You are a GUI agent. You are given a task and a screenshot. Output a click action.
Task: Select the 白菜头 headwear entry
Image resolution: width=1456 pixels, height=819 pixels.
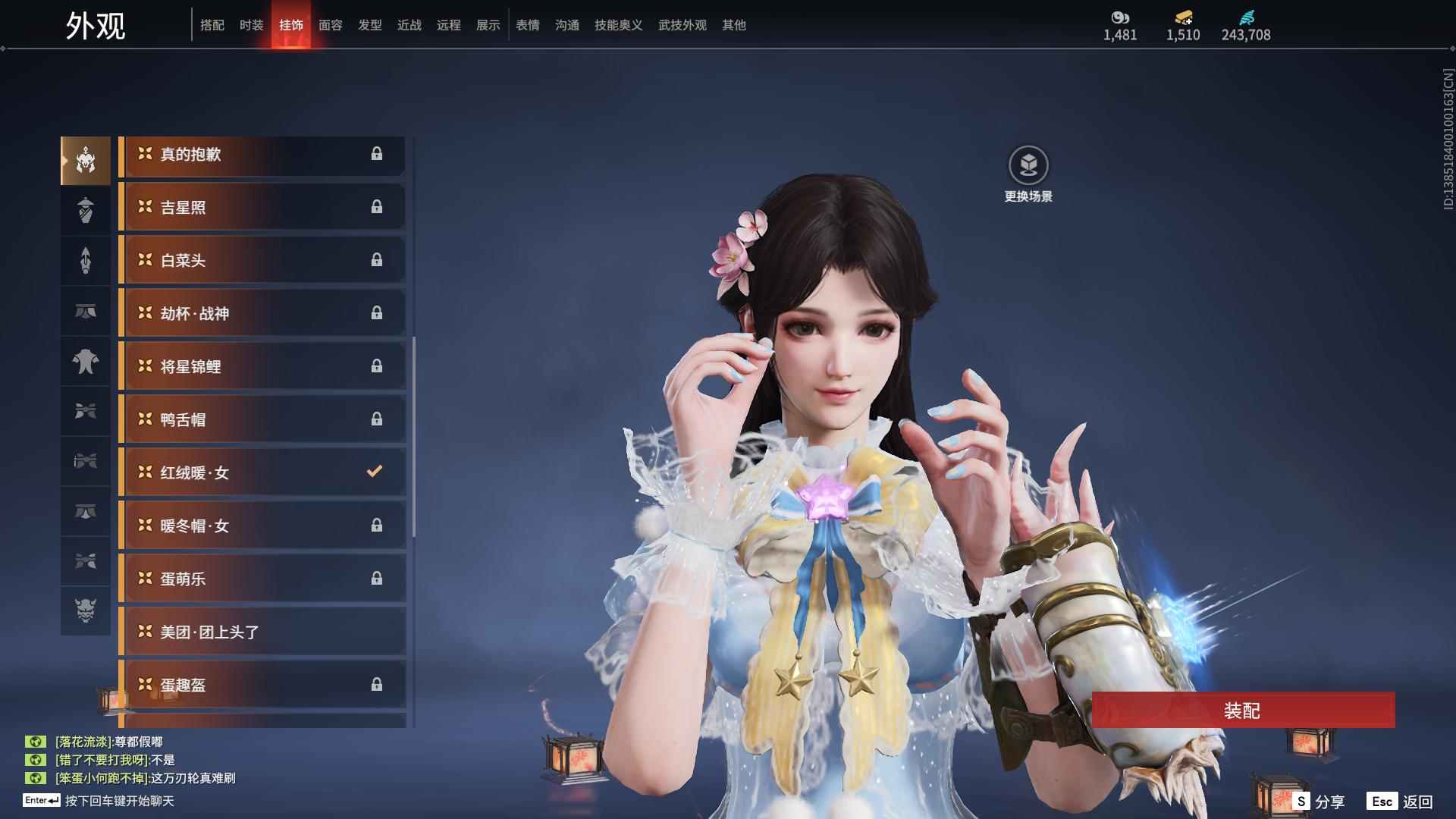click(x=262, y=261)
